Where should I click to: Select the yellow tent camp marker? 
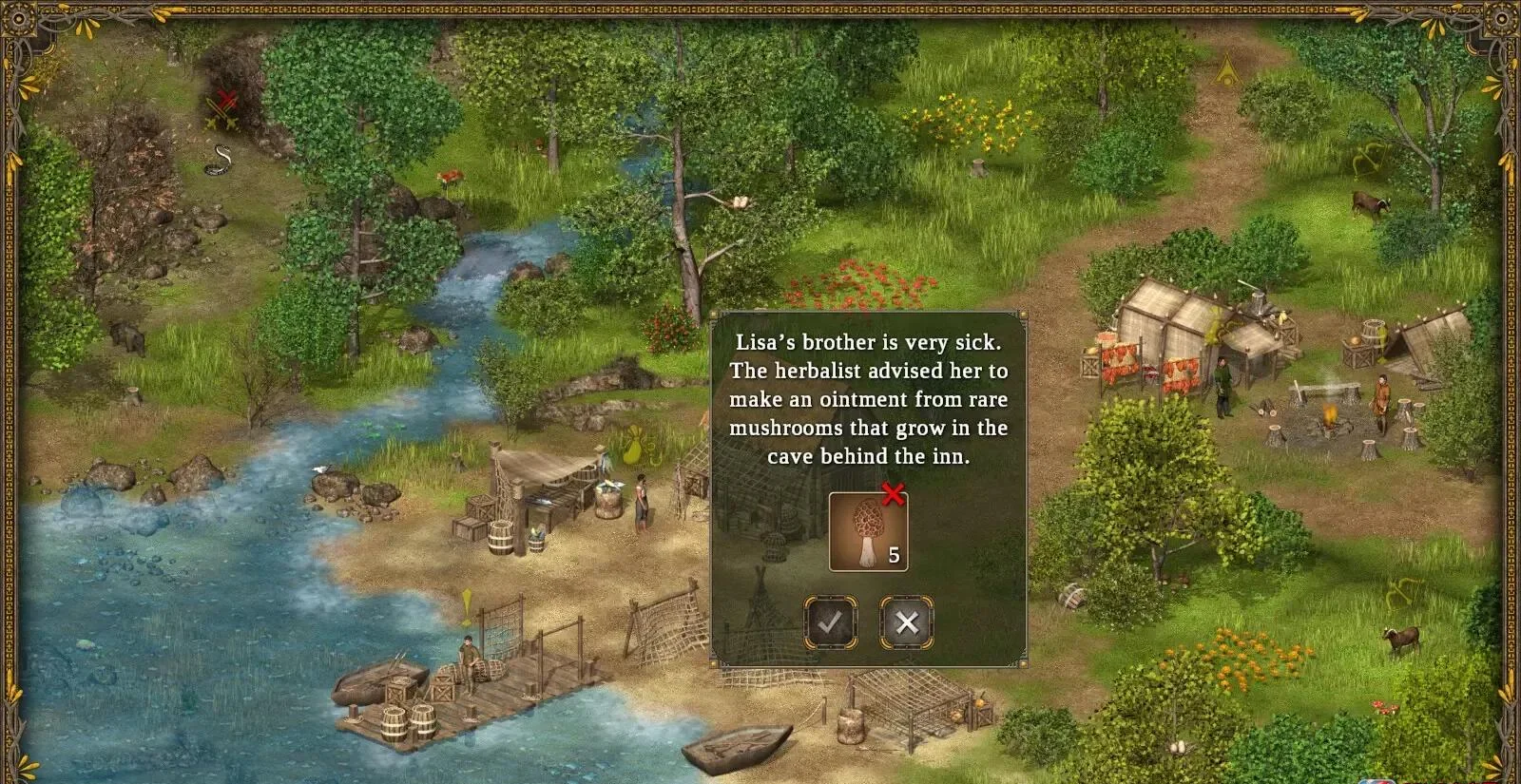[1228, 68]
